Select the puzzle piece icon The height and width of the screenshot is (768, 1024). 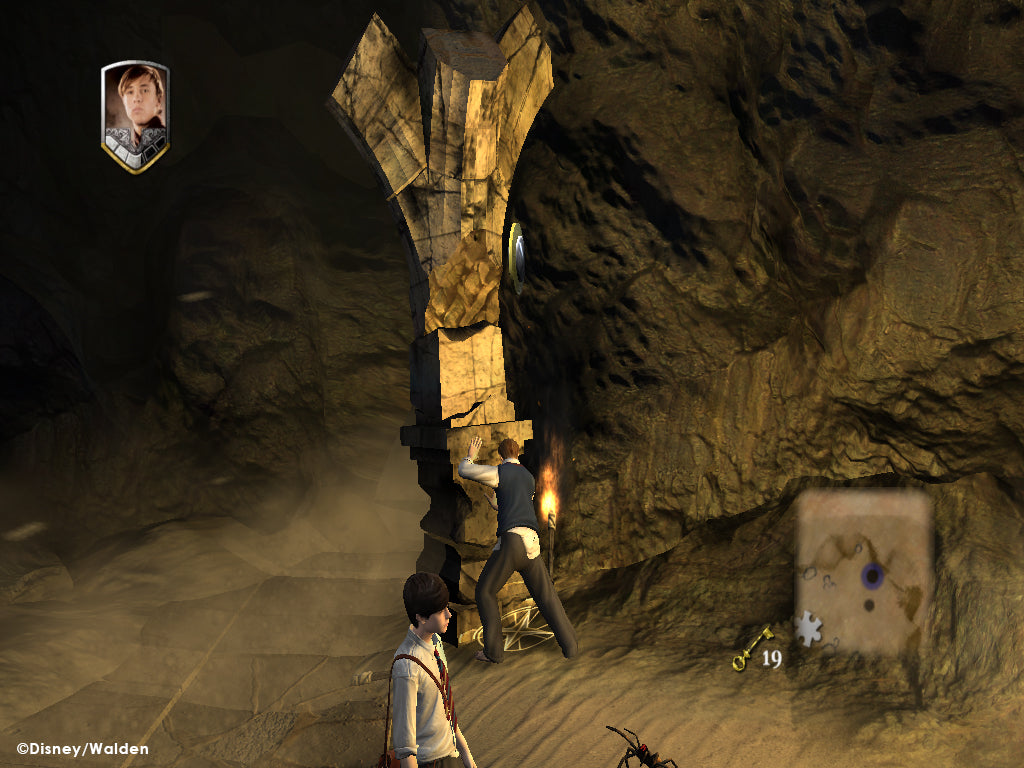pyautogui.click(x=807, y=629)
